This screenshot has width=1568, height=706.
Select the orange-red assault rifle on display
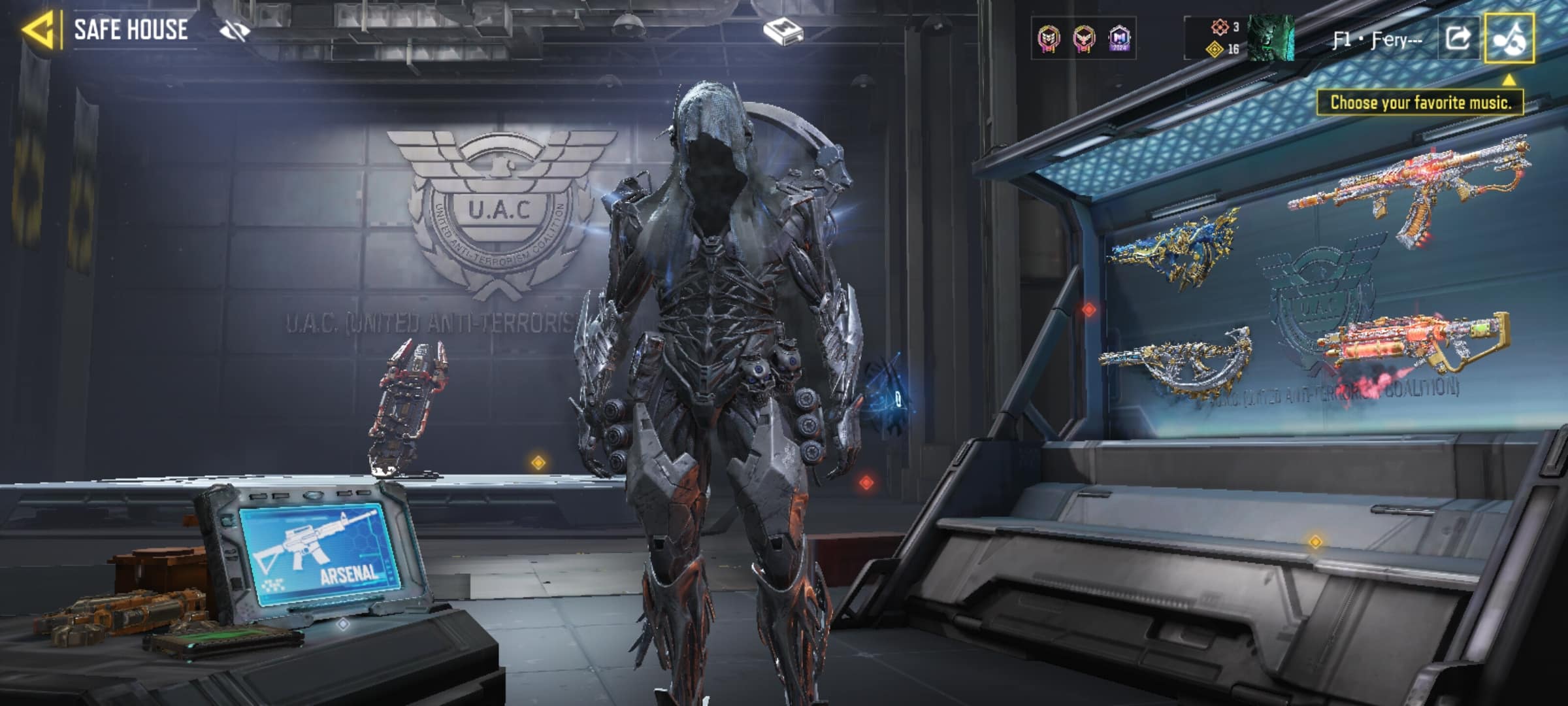pos(1411,190)
